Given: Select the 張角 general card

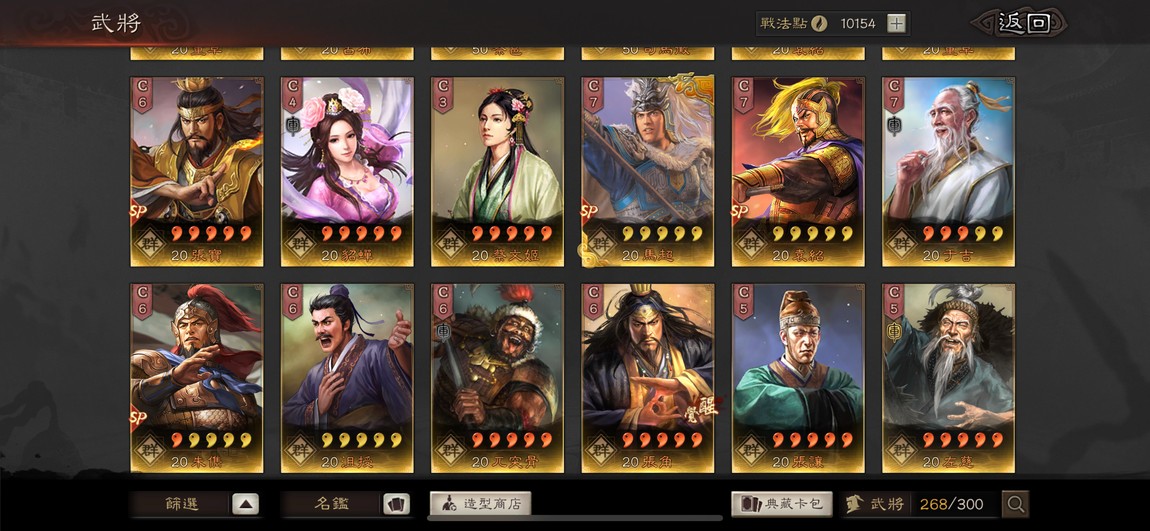Looking at the screenshot, I should point(648,377).
